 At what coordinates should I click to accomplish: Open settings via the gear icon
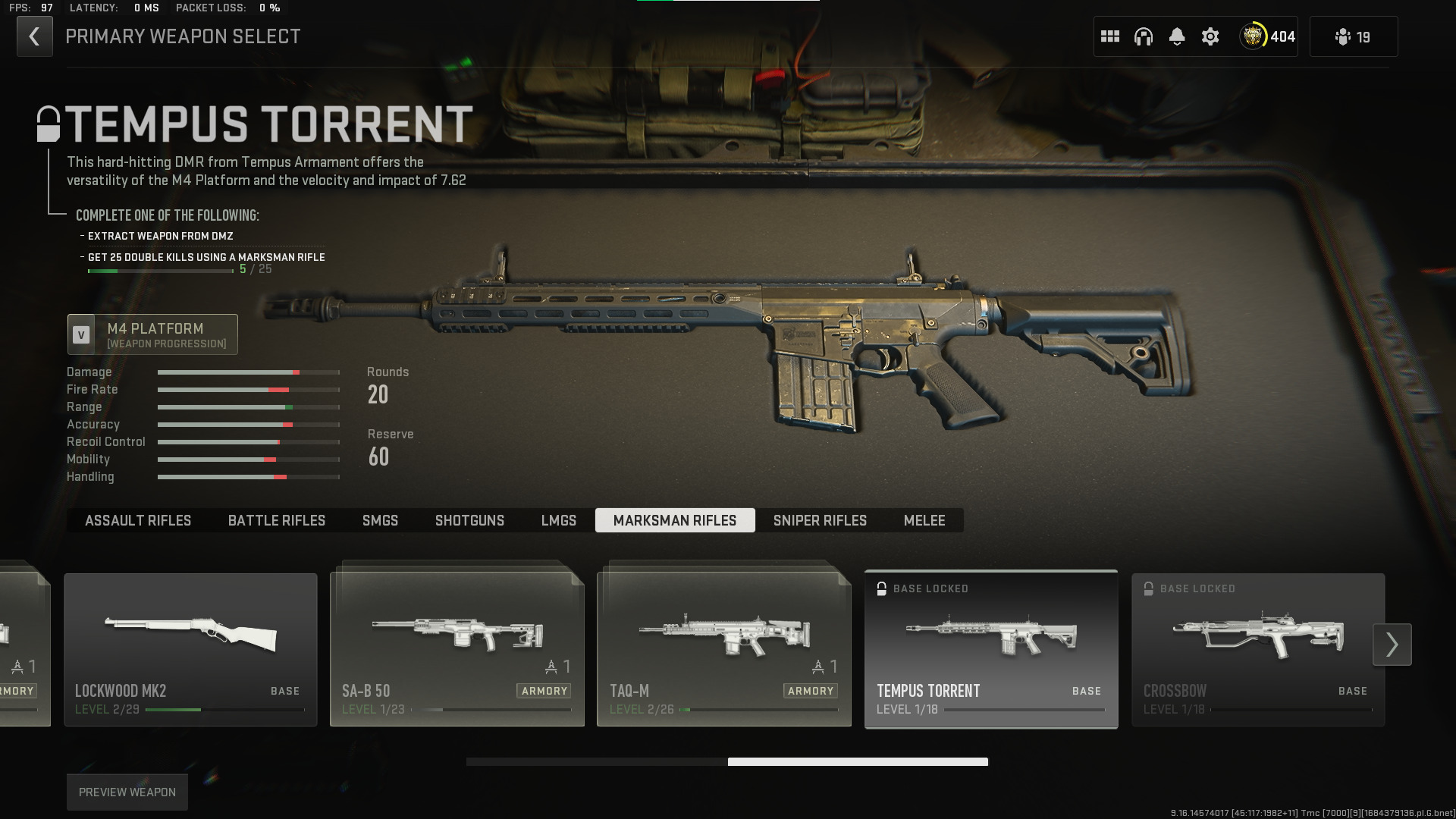click(x=1210, y=36)
